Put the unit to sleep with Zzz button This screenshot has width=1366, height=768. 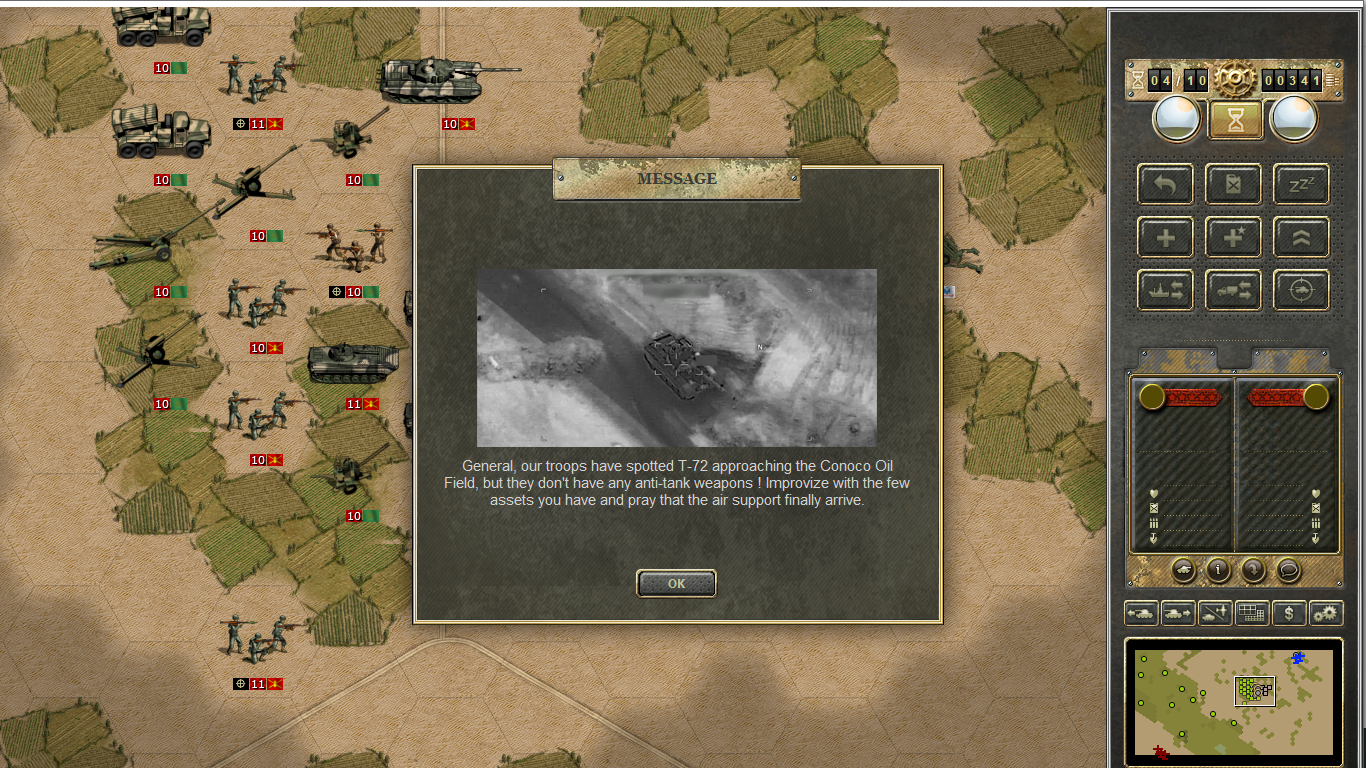click(x=1301, y=184)
